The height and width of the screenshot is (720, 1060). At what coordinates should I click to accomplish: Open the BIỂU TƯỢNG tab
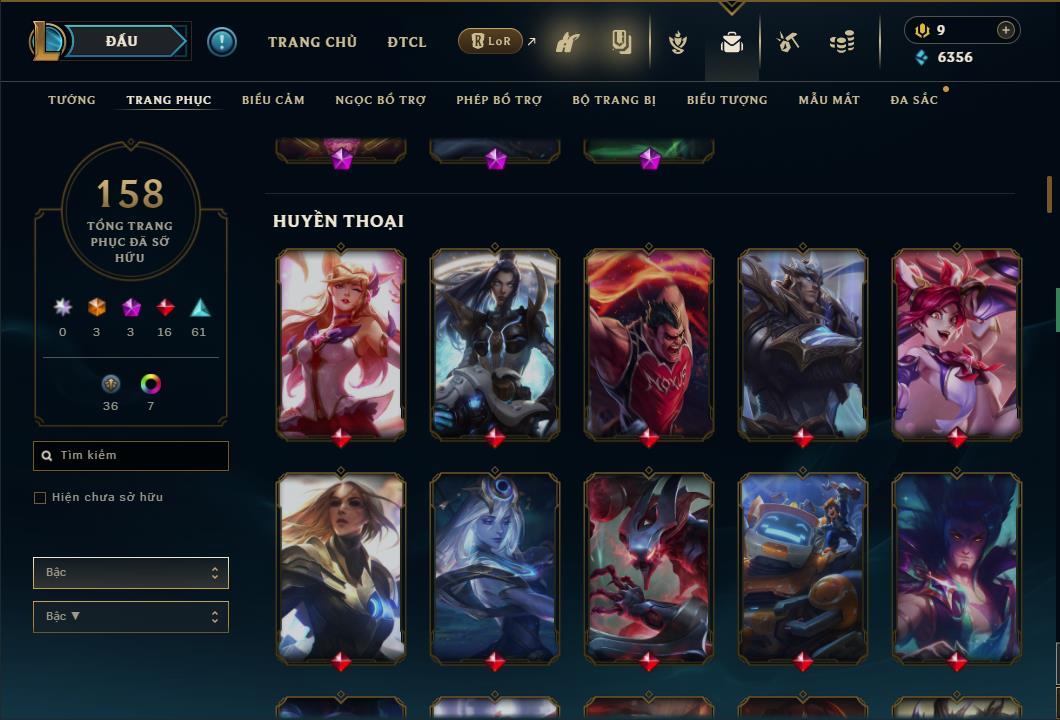727,100
